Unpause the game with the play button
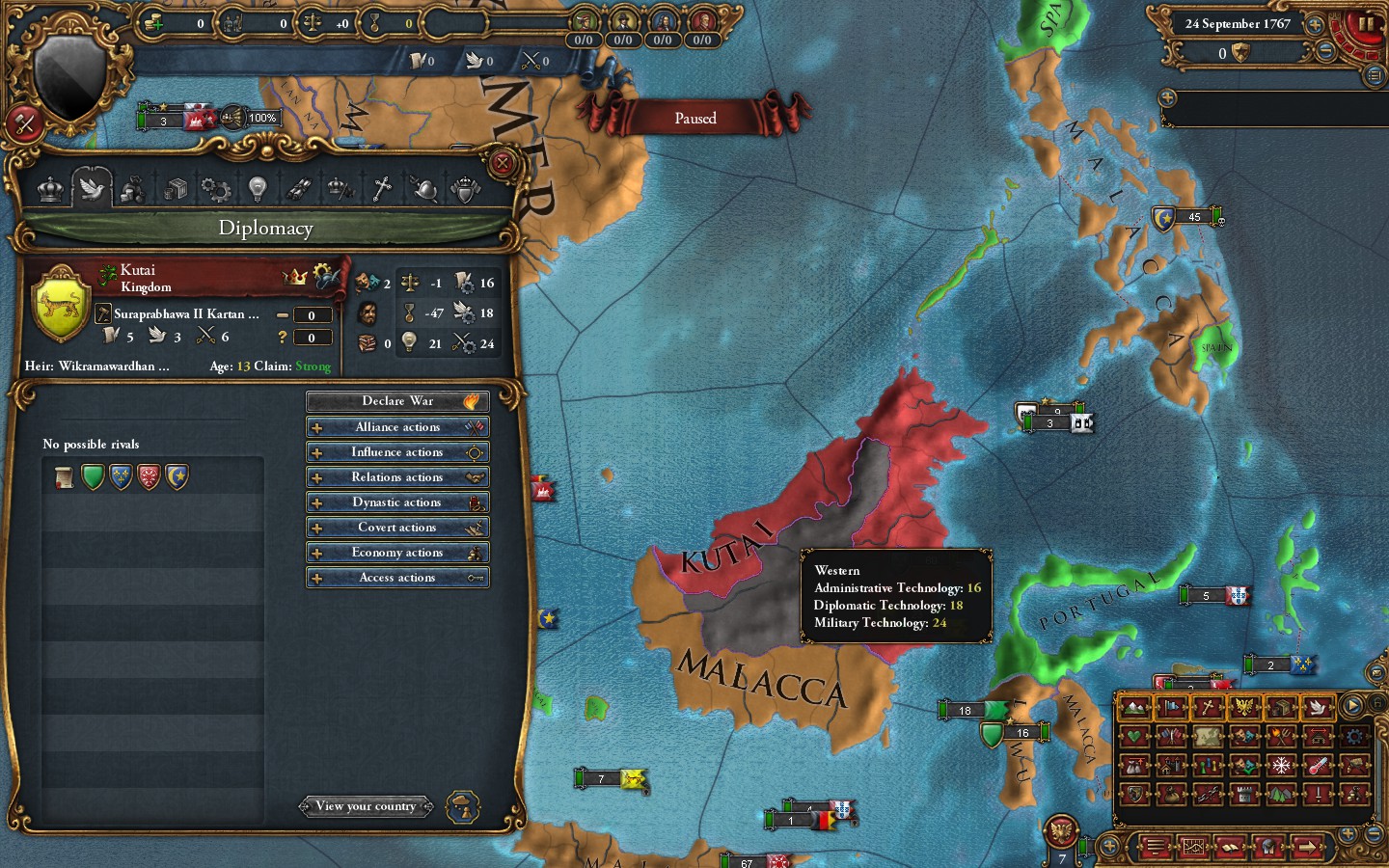This screenshot has height=868, width=1389. pyautogui.click(x=1350, y=704)
